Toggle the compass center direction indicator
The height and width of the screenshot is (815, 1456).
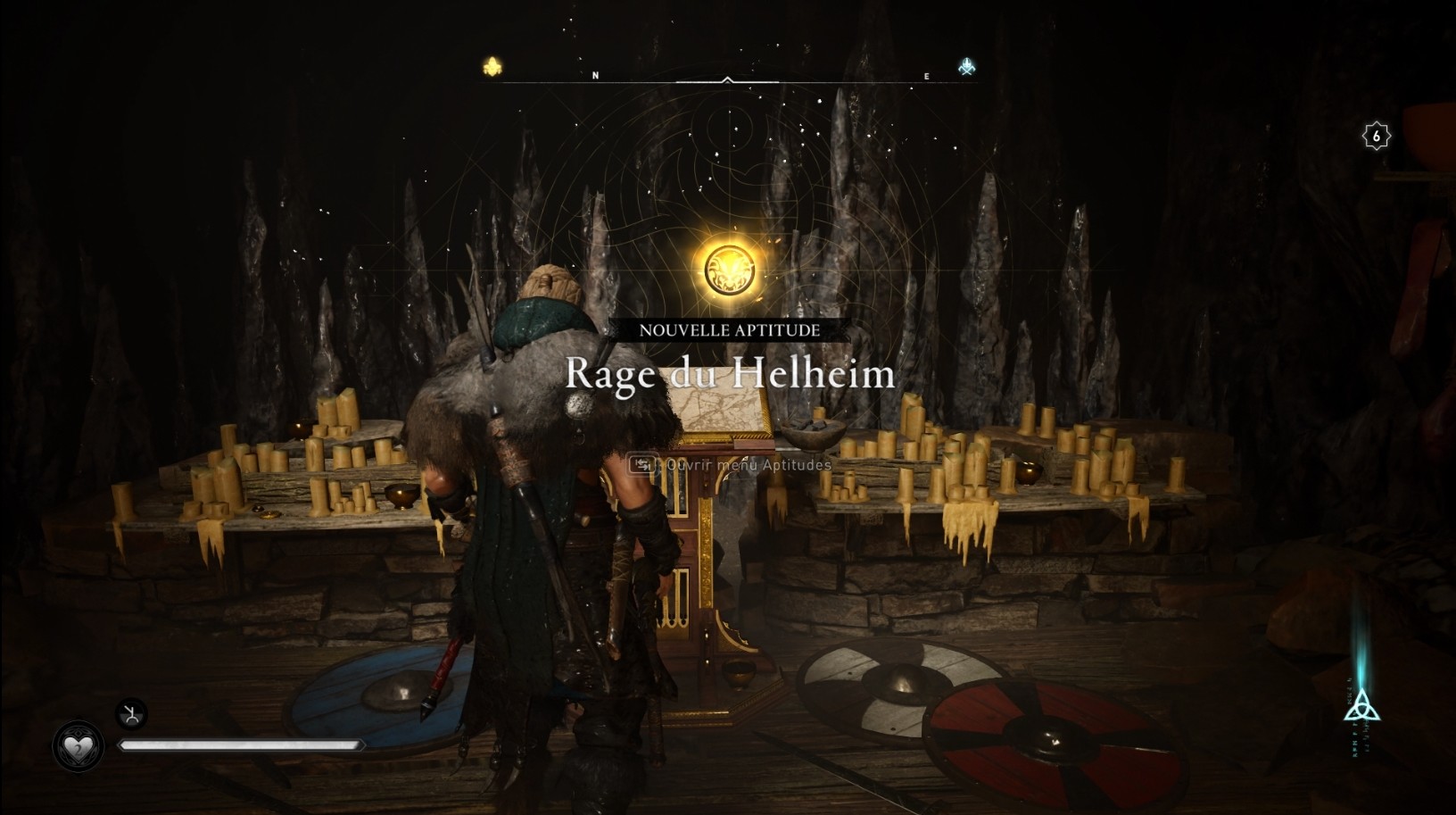(727, 79)
